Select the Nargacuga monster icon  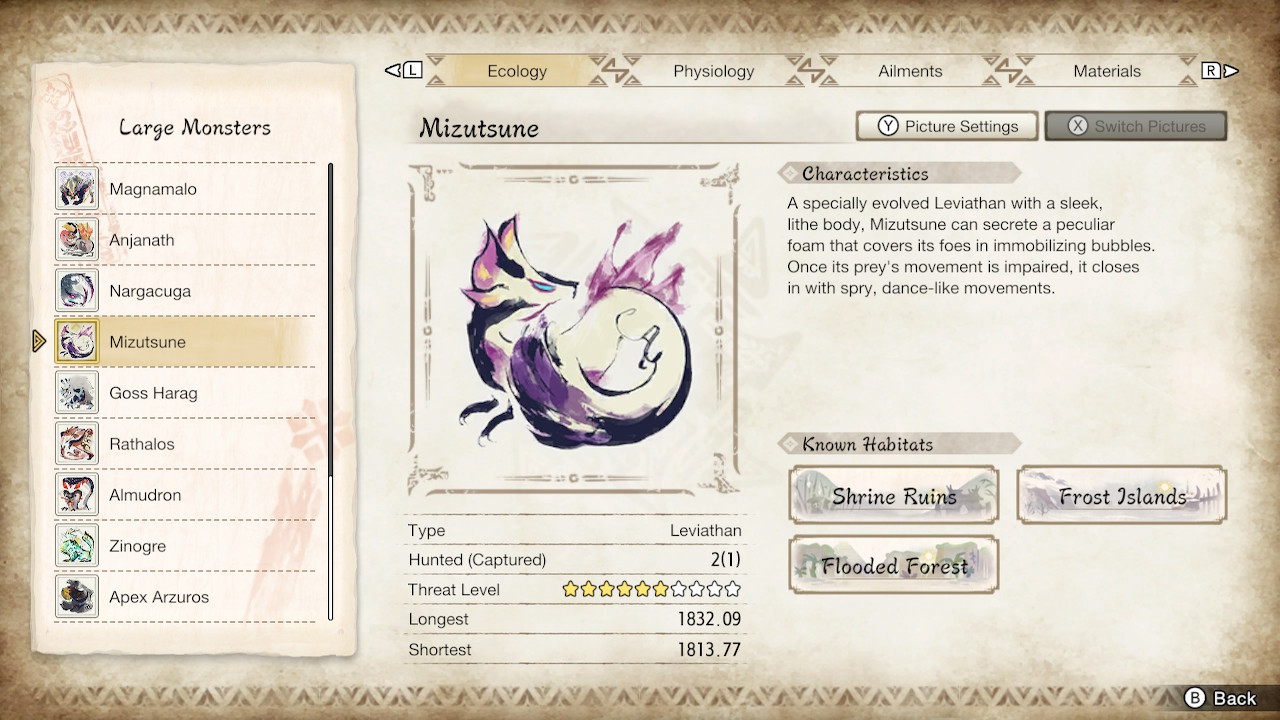click(77, 290)
